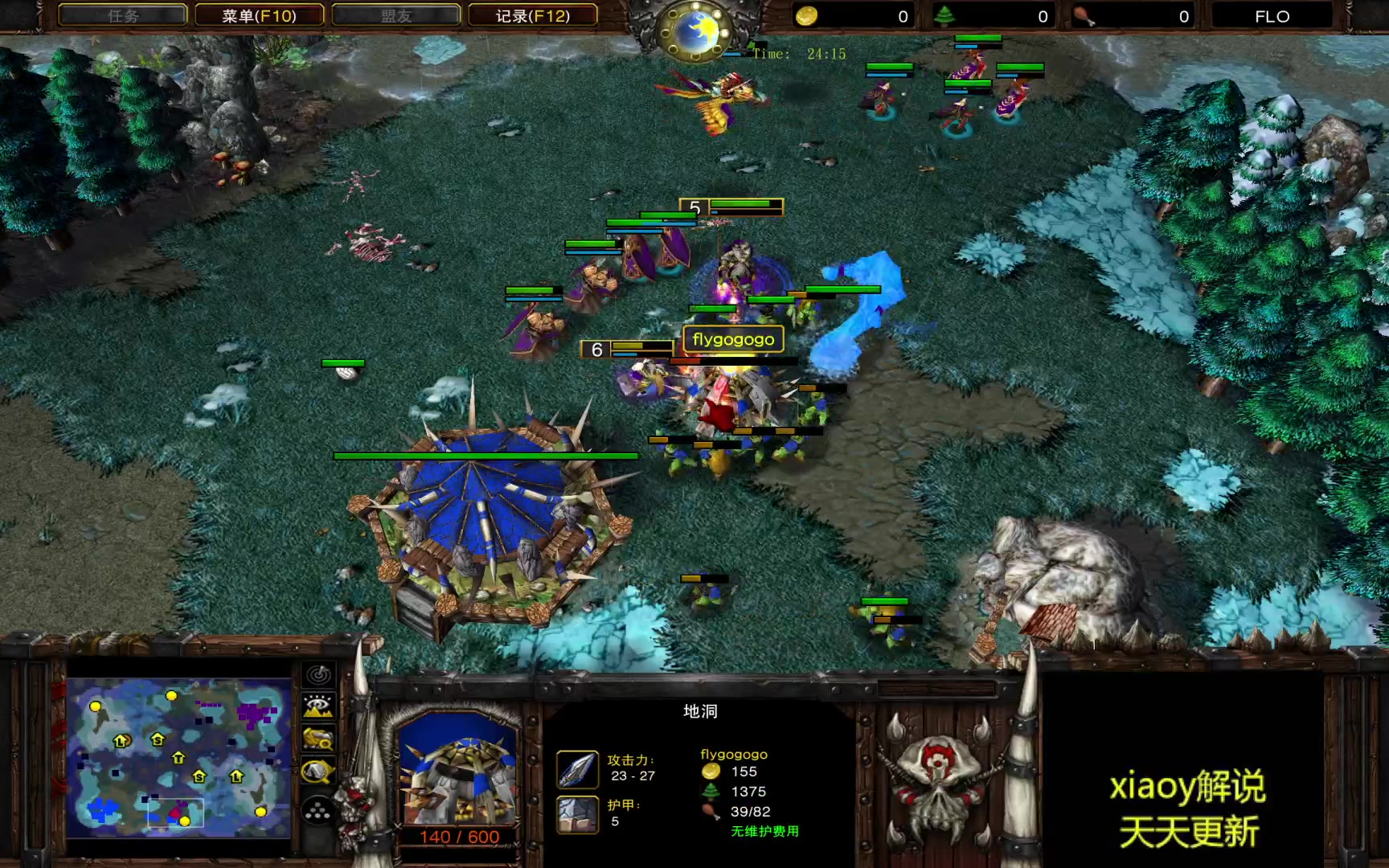Toggle minimap terrain display eye icon
Viewport: 1389px width, 868px height.
[318, 707]
